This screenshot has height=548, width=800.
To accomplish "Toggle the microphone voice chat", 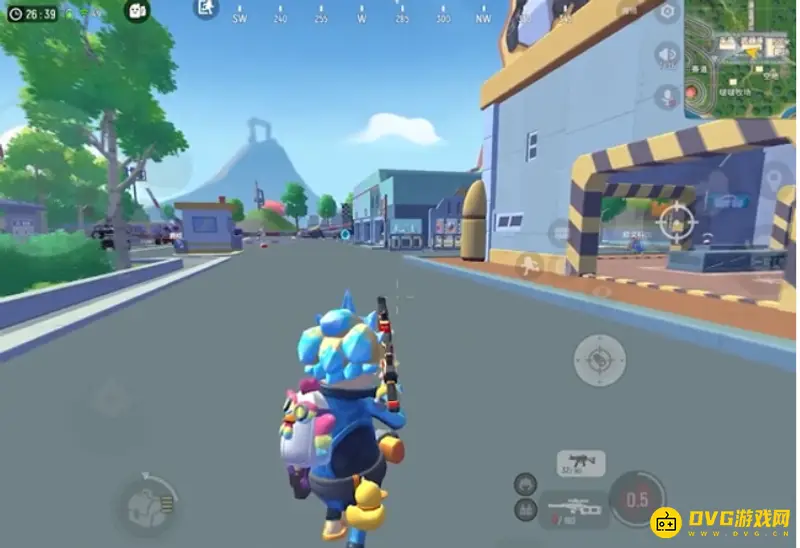I will tap(667, 96).
